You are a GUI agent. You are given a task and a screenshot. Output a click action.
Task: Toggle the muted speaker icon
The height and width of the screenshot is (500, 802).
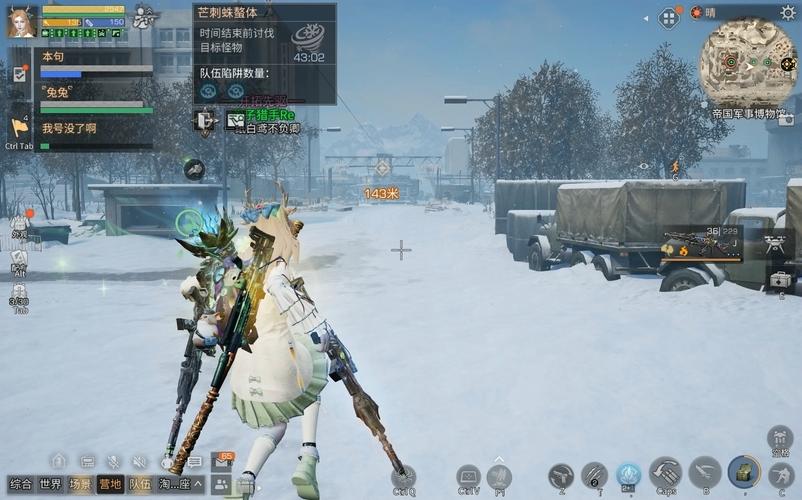click(140, 461)
